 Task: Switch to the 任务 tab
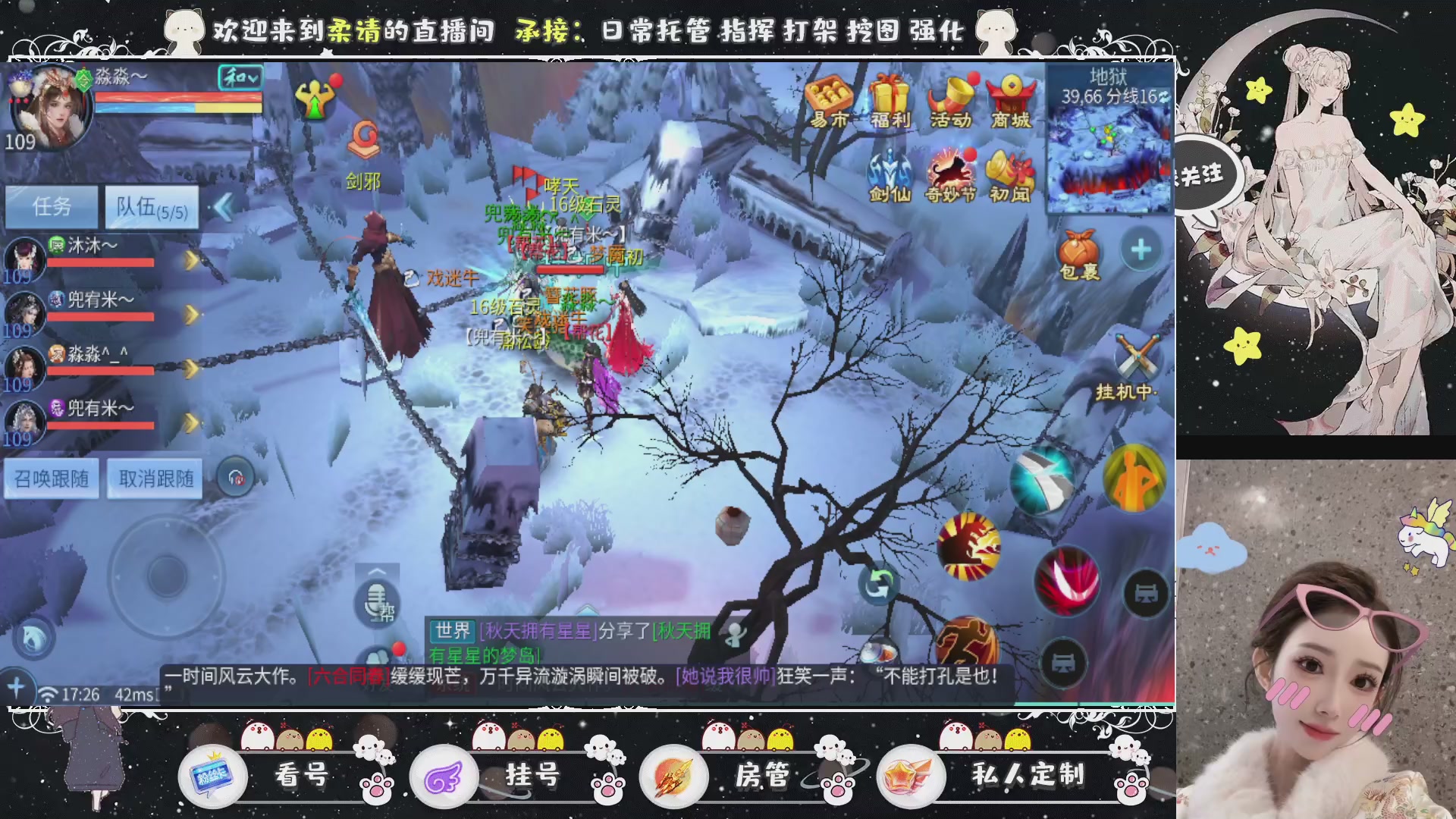coord(52,206)
